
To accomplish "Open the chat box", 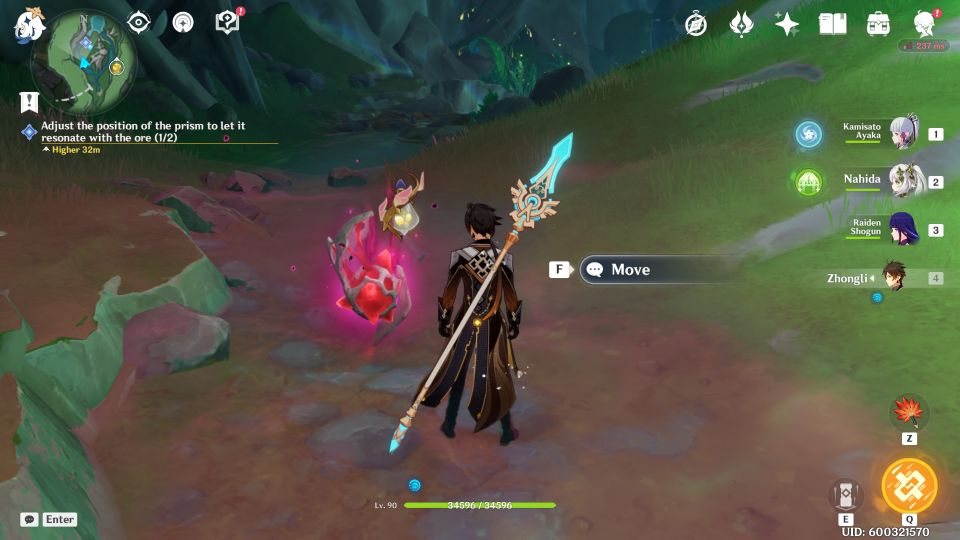I will pos(49,519).
